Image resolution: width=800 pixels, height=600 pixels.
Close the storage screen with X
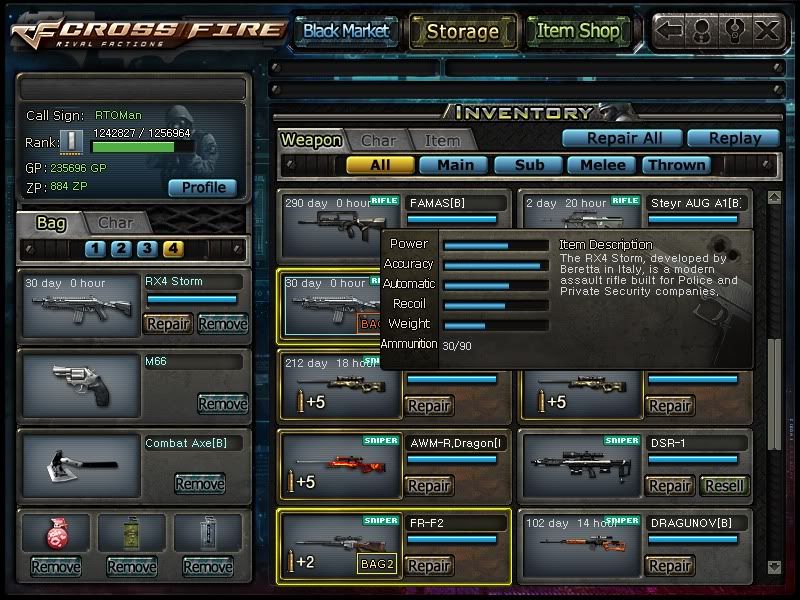click(767, 30)
